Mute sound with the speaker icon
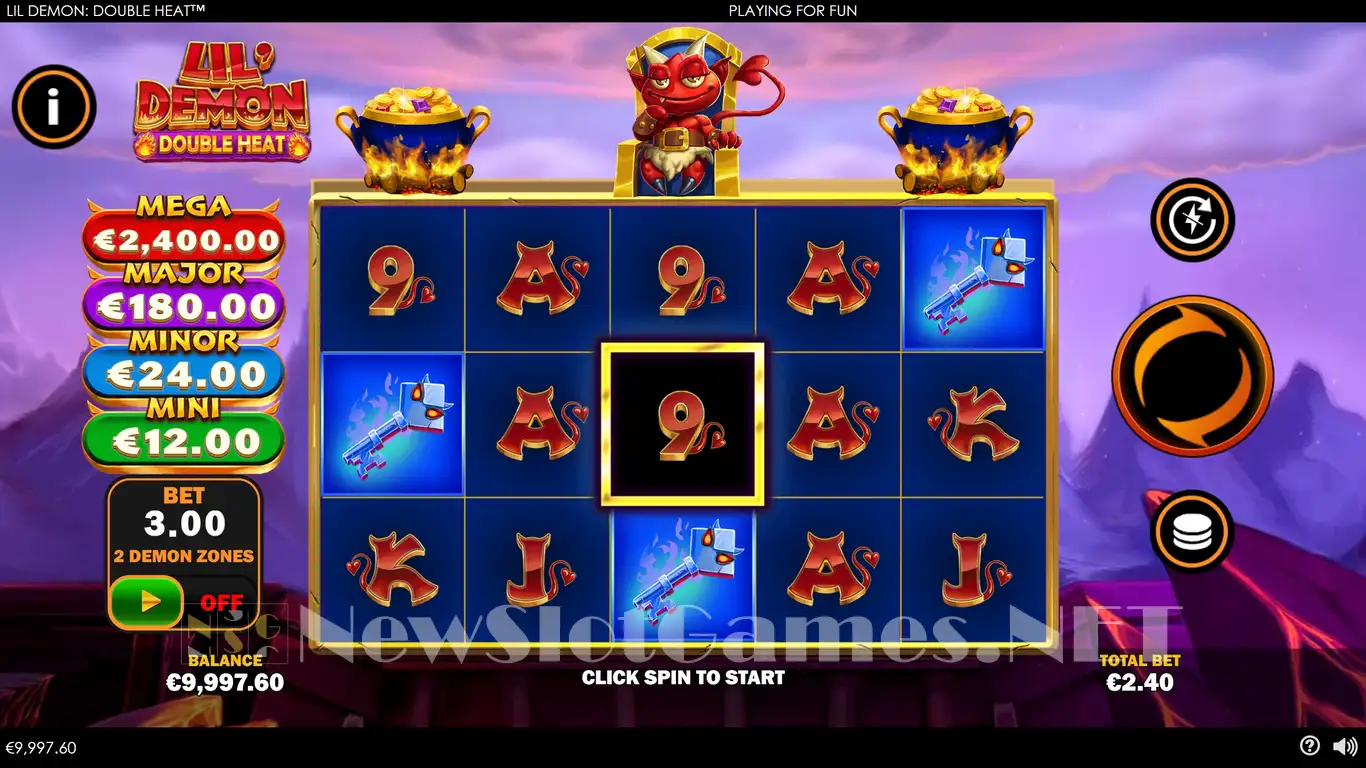The width and height of the screenshot is (1366, 768). pos(1344,746)
